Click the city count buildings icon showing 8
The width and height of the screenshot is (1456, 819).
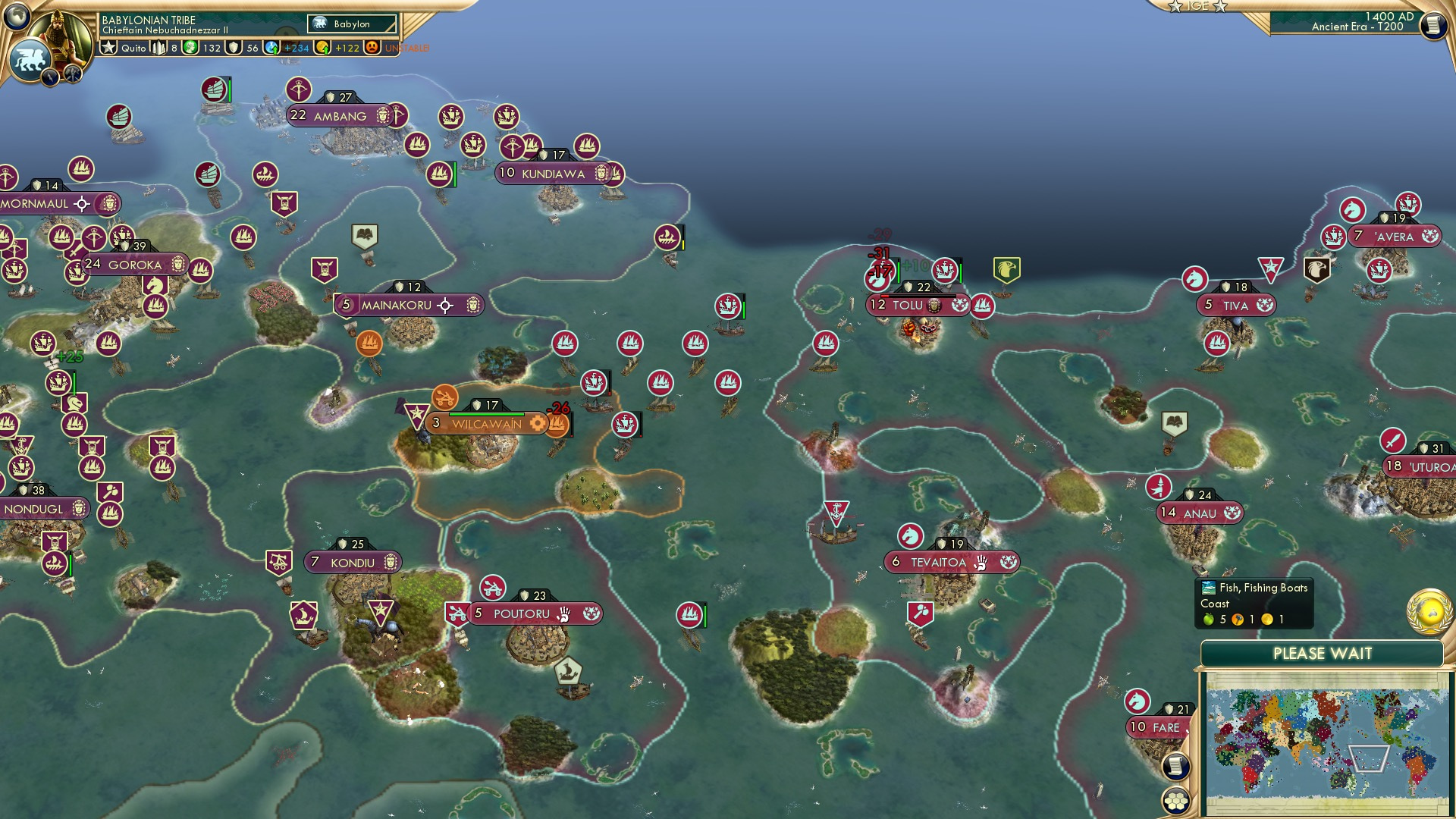(158, 47)
